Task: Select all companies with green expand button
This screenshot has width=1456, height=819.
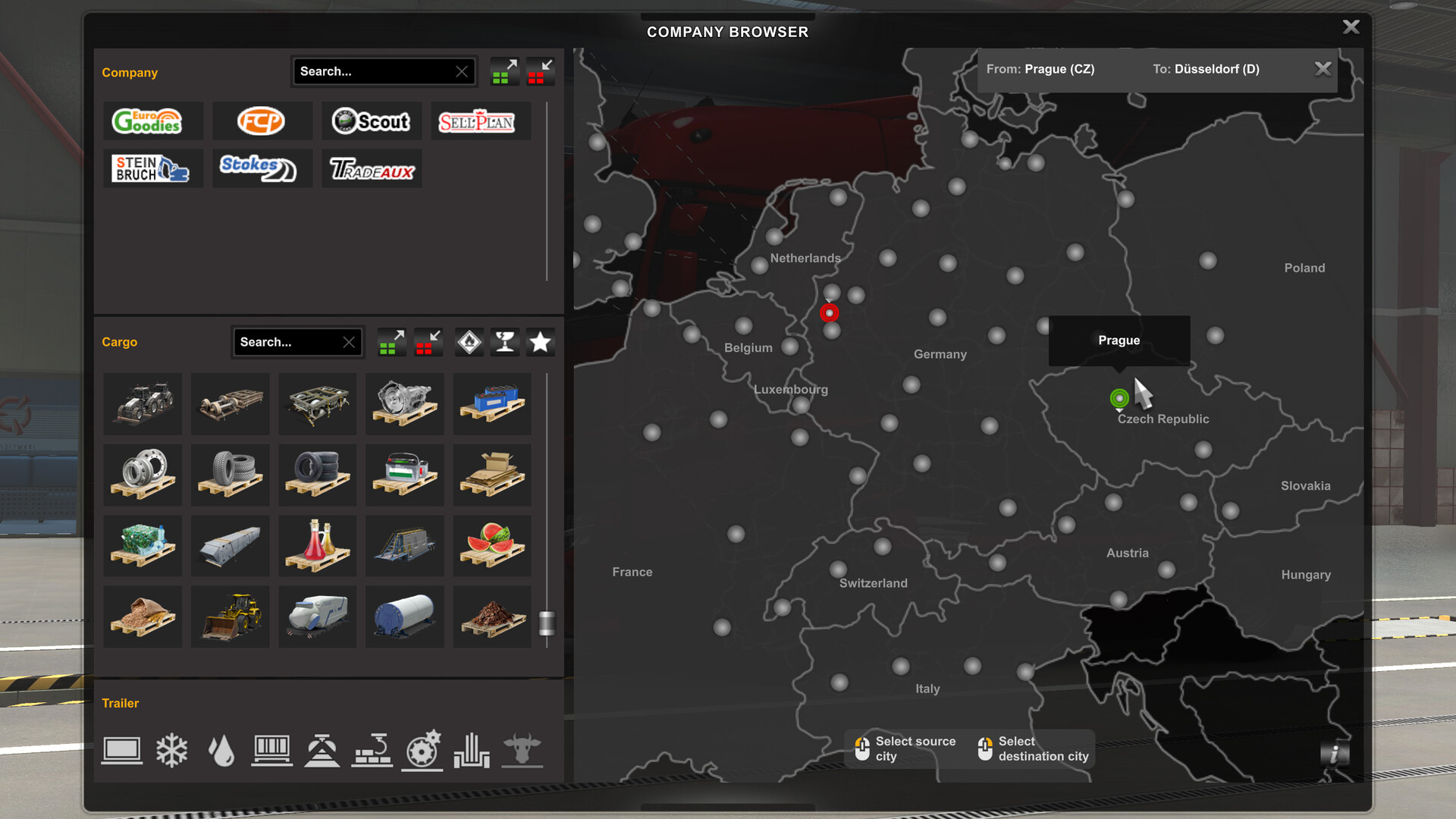Action: [504, 71]
